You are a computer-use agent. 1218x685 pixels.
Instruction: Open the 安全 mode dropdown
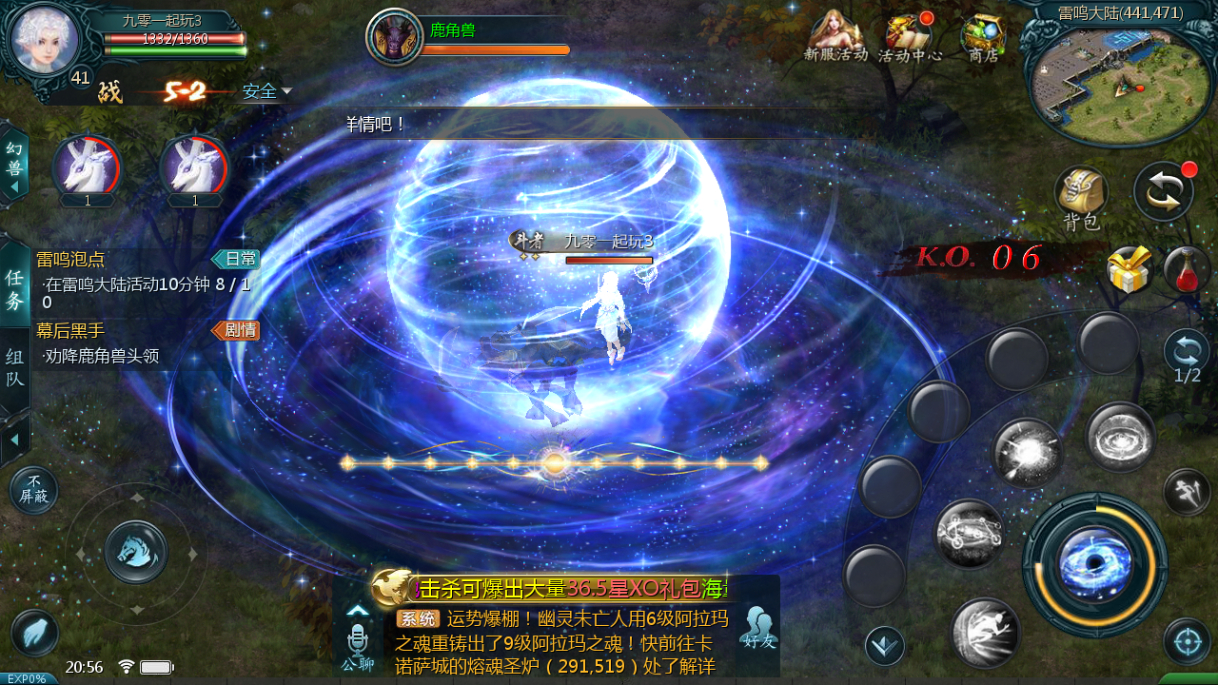pyautogui.click(x=266, y=92)
